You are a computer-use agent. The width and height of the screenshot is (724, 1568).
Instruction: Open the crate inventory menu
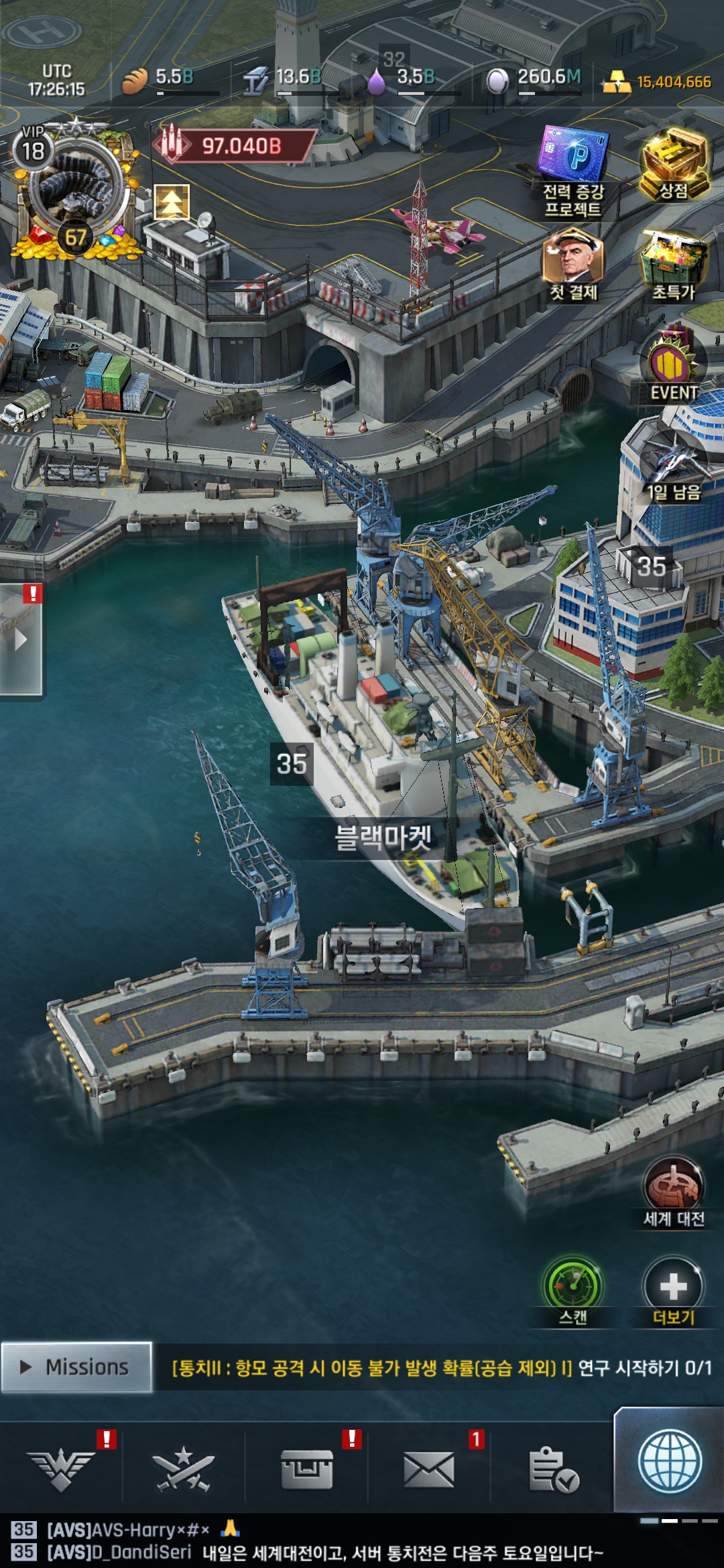pos(307,1468)
